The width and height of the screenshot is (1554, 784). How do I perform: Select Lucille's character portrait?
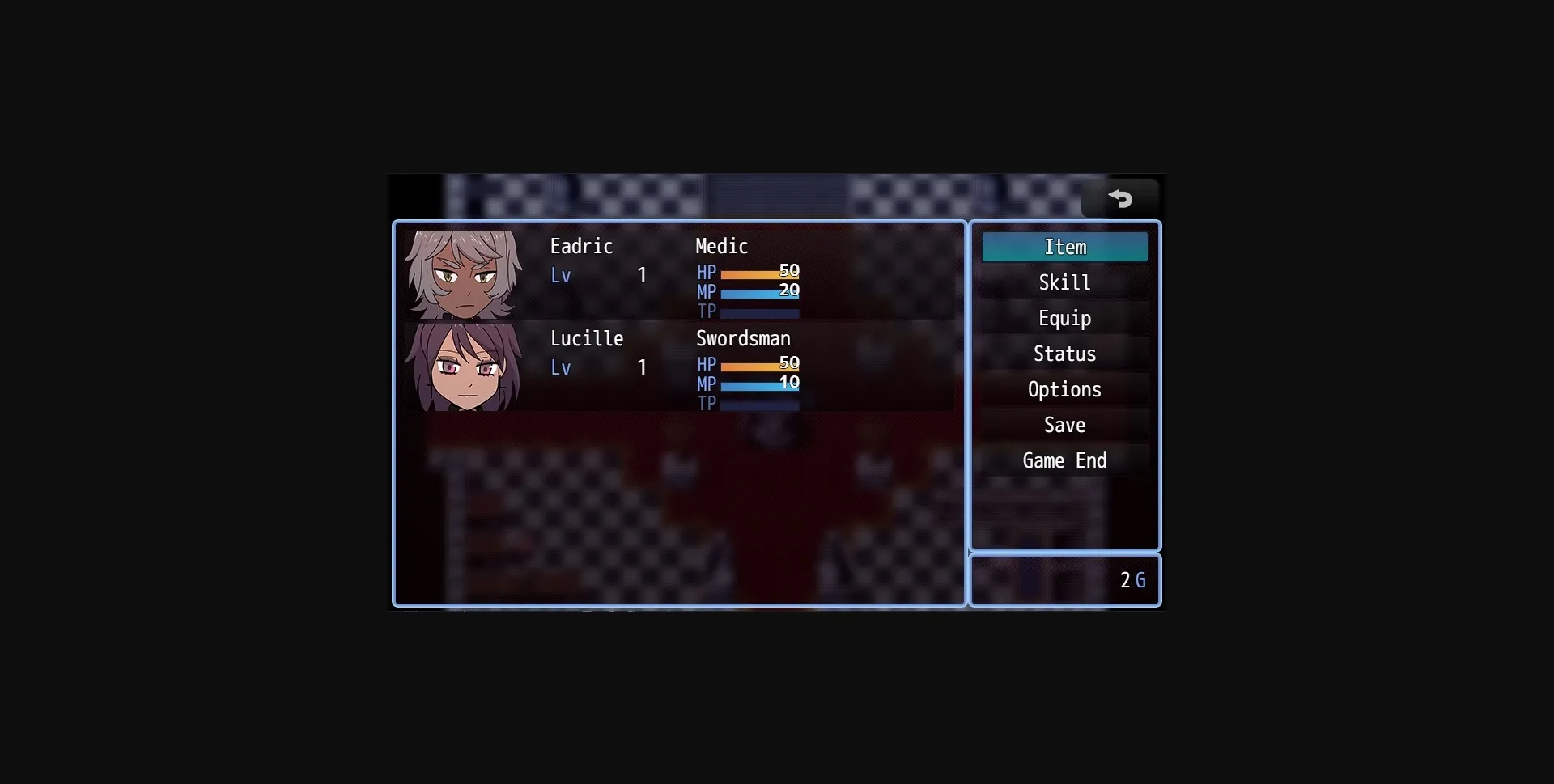tap(464, 368)
